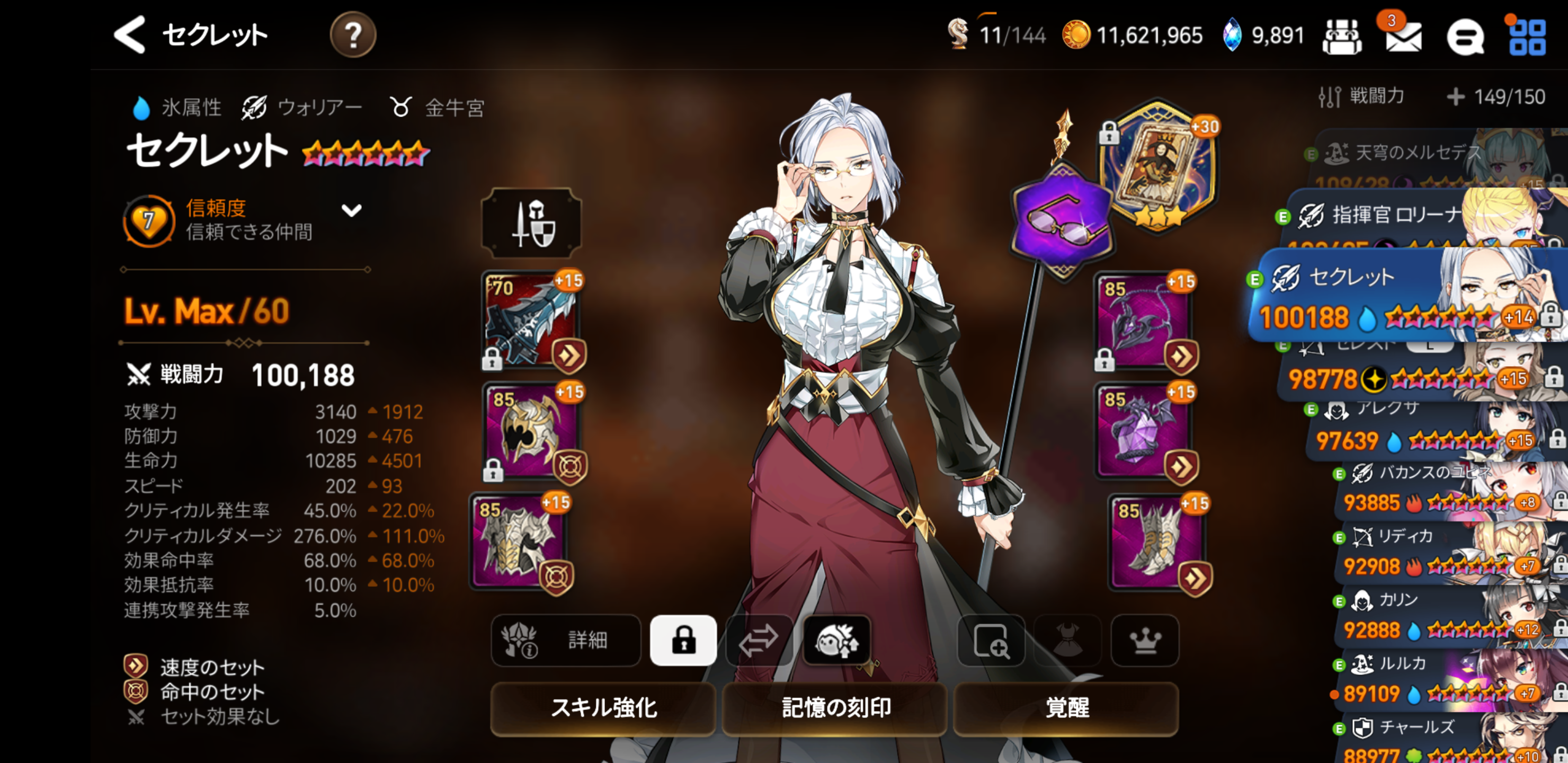Open the question mark help button
Screen dimensions: 1568x763
click(352, 35)
